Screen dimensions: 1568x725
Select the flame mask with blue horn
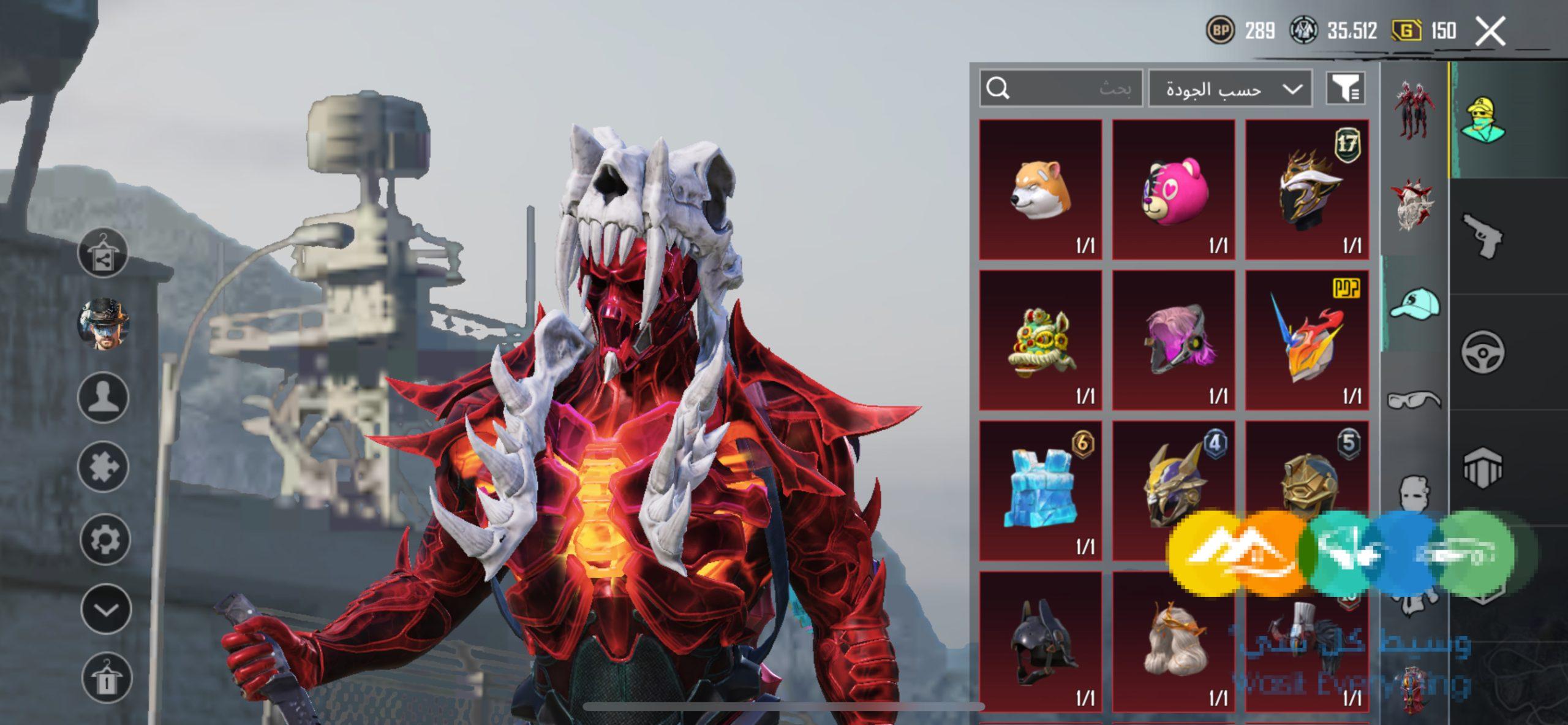(1306, 340)
